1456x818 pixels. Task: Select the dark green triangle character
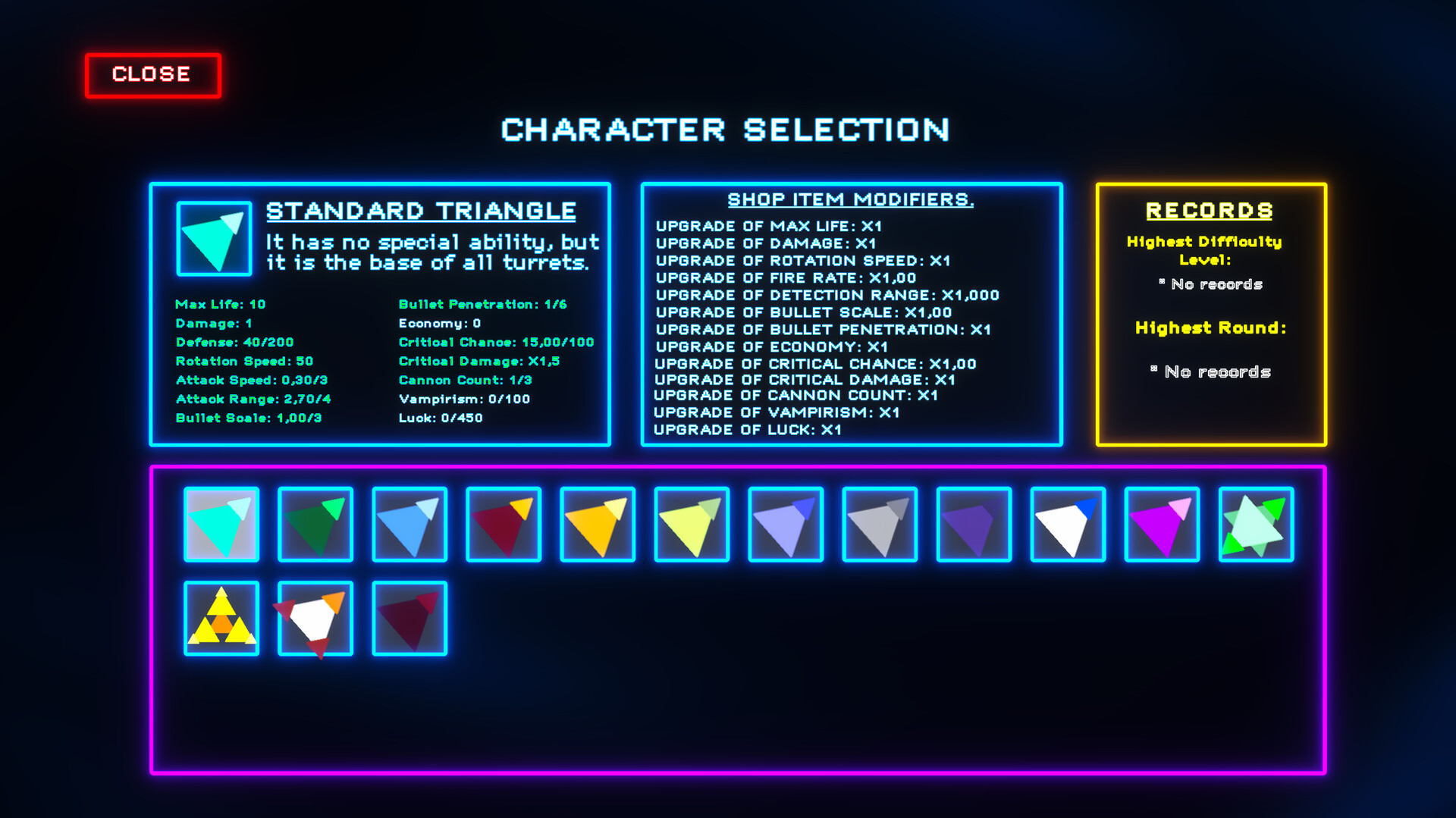point(315,525)
